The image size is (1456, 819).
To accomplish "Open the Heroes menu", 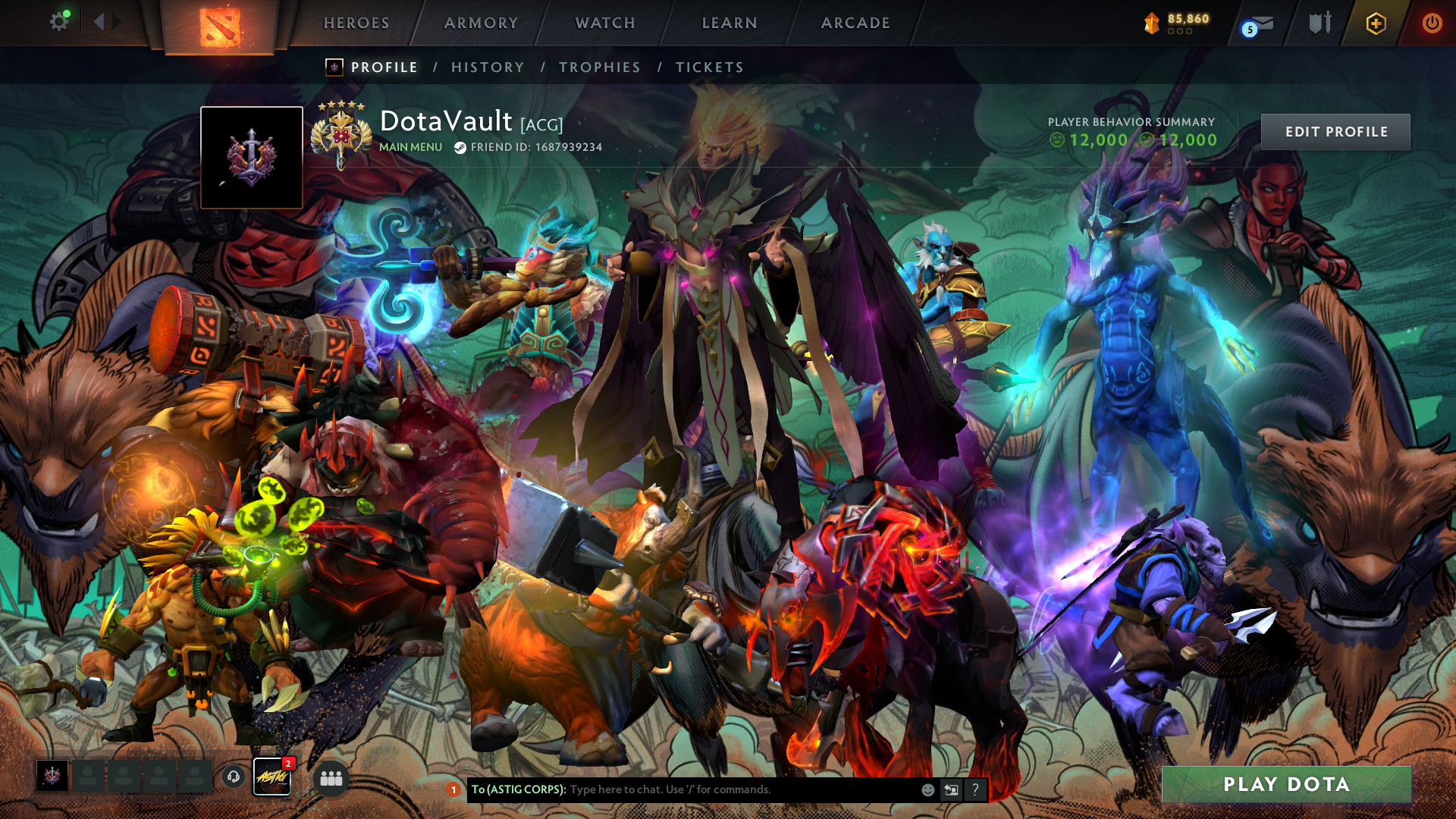I will click(356, 24).
